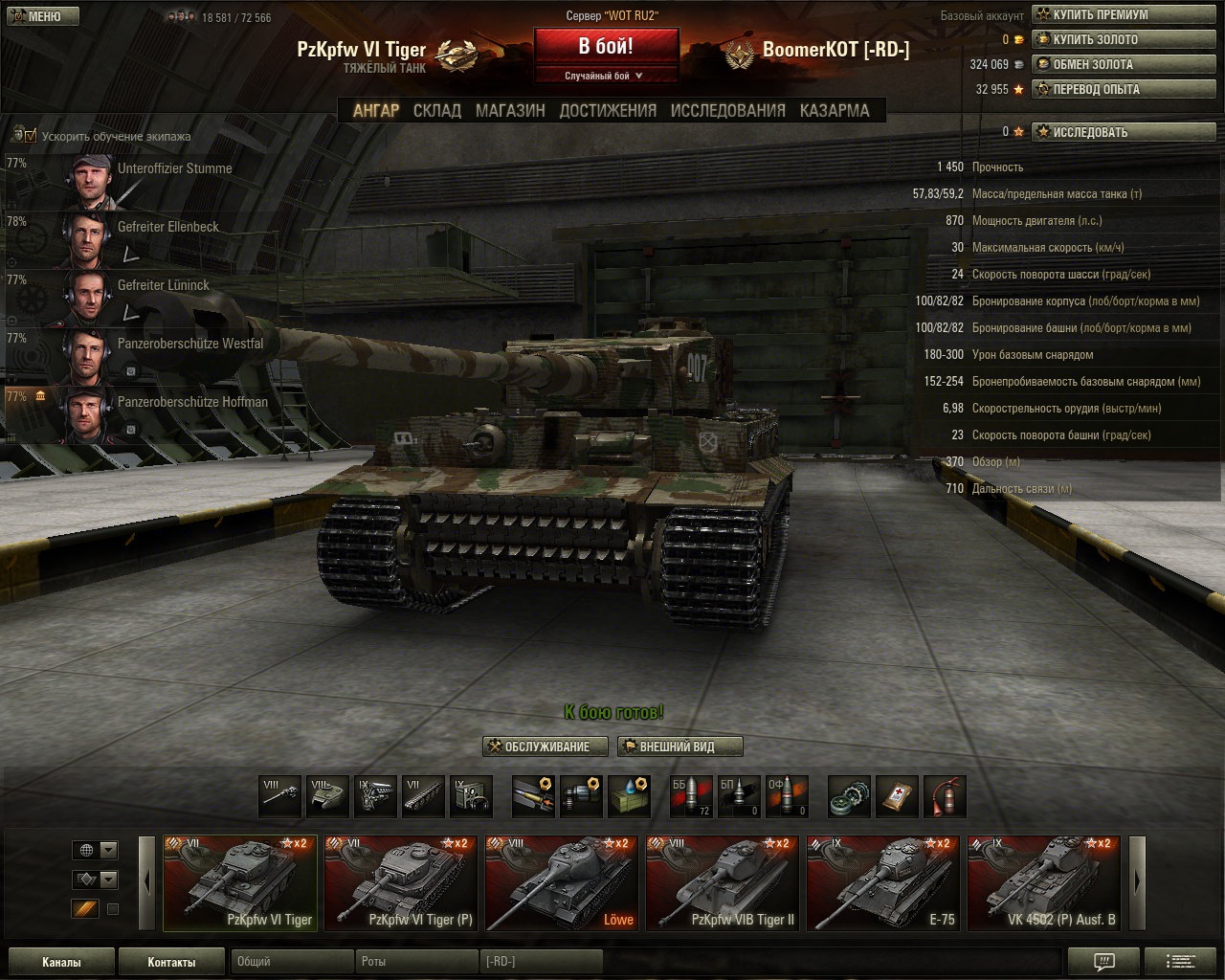This screenshot has height=980, width=1225.
Task: Go to the ИССЛЕДОВАНИЯ tab
Action: pyautogui.click(x=727, y=110)
